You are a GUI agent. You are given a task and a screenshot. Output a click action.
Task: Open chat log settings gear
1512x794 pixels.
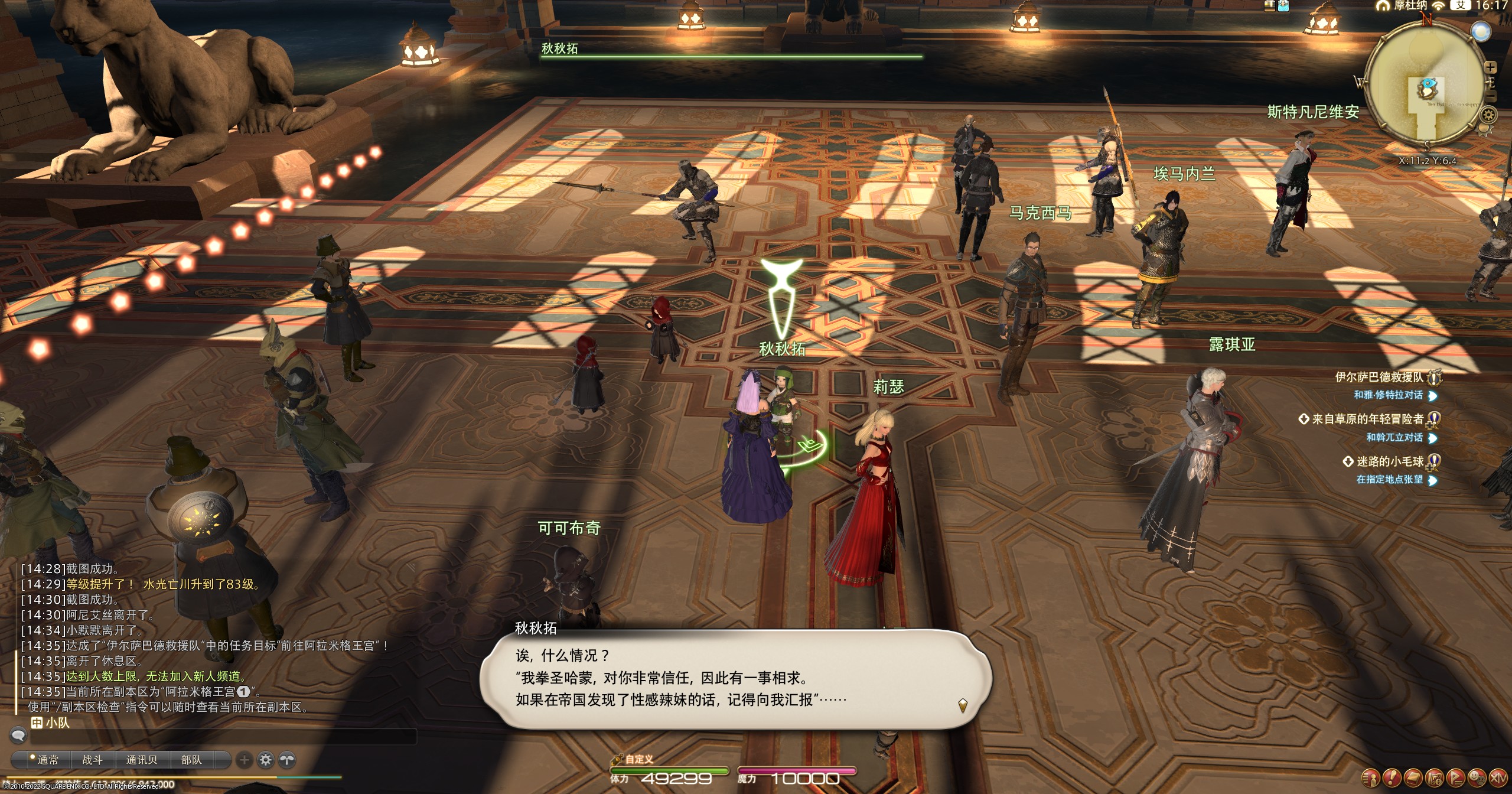coord(266,760)
